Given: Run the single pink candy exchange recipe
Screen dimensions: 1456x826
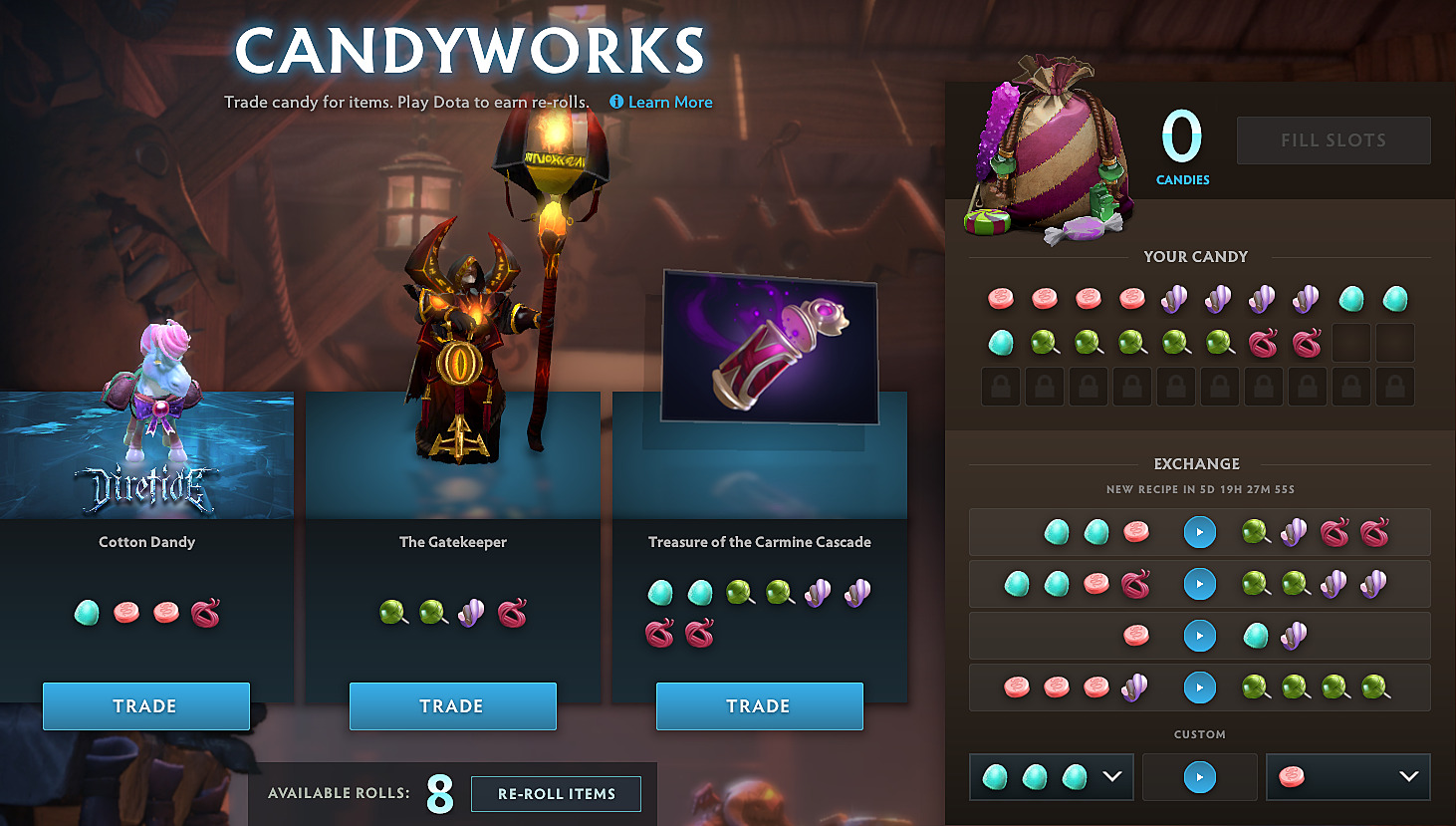Looking at the screenshot, I should tap(1199, 636).
